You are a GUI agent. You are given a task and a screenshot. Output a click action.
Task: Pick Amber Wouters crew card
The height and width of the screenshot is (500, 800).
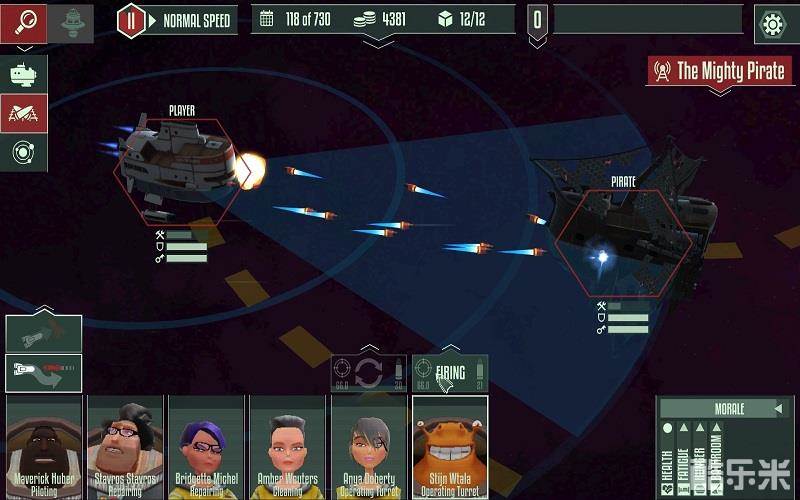pos(287,446)
